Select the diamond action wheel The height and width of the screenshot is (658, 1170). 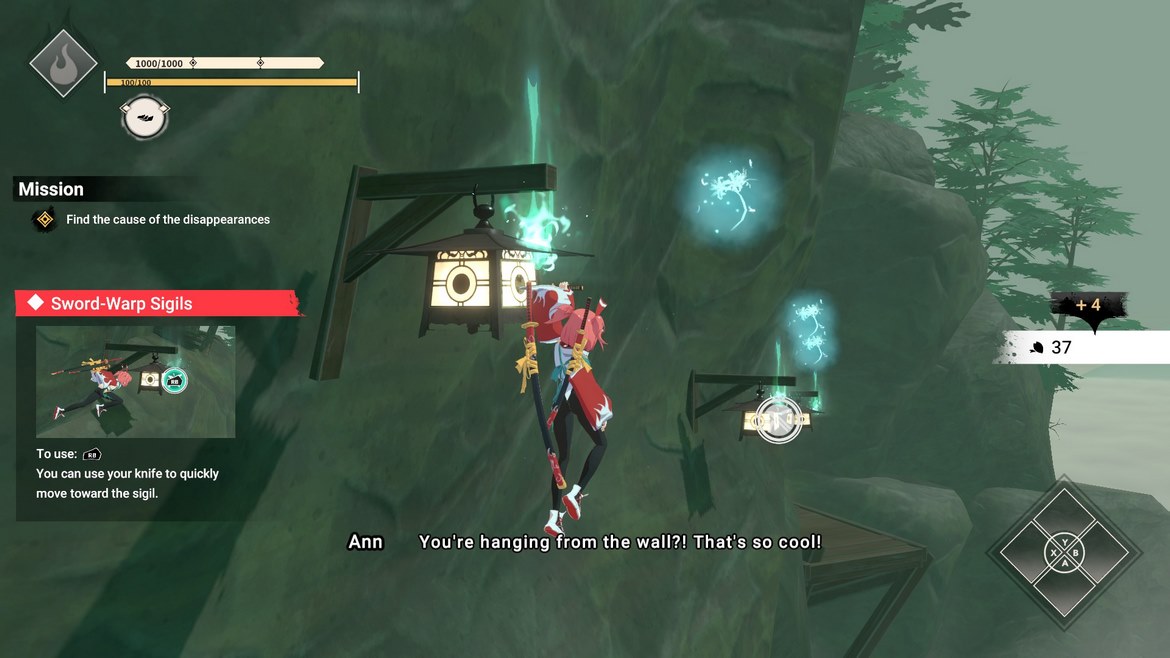click(1063, 551)
